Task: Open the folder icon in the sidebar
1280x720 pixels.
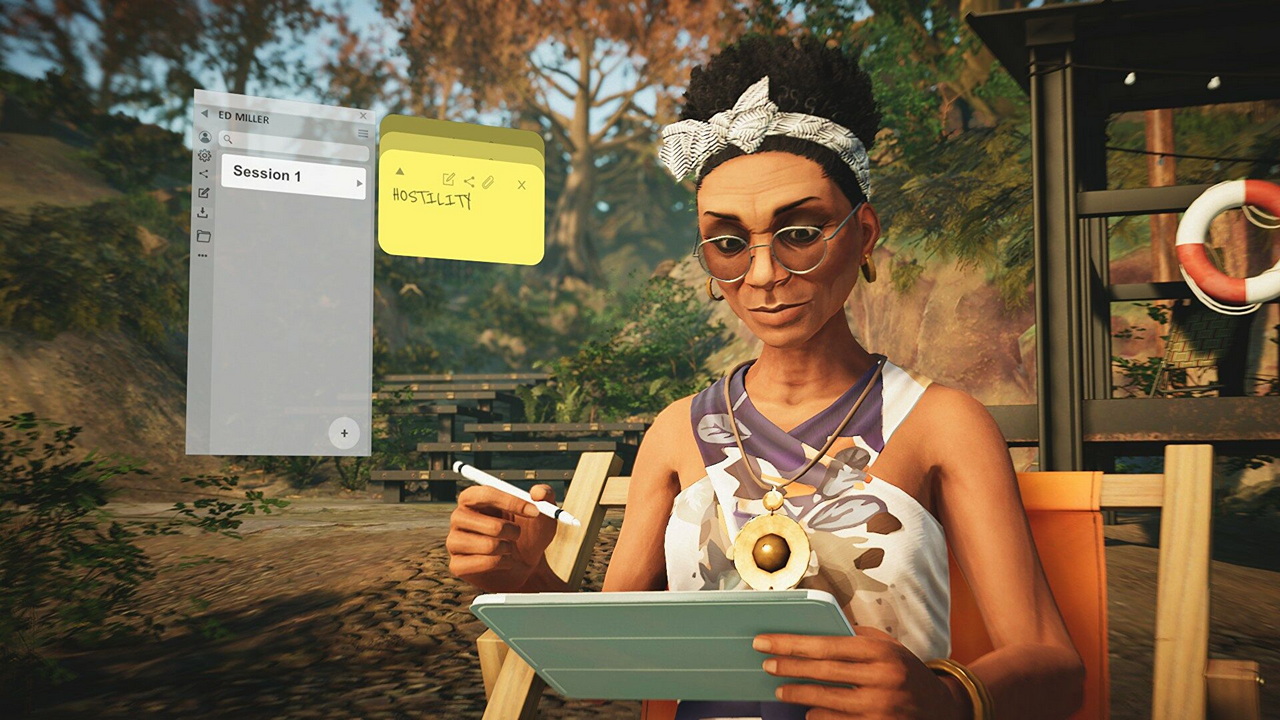Action: [x=203, y=236]
